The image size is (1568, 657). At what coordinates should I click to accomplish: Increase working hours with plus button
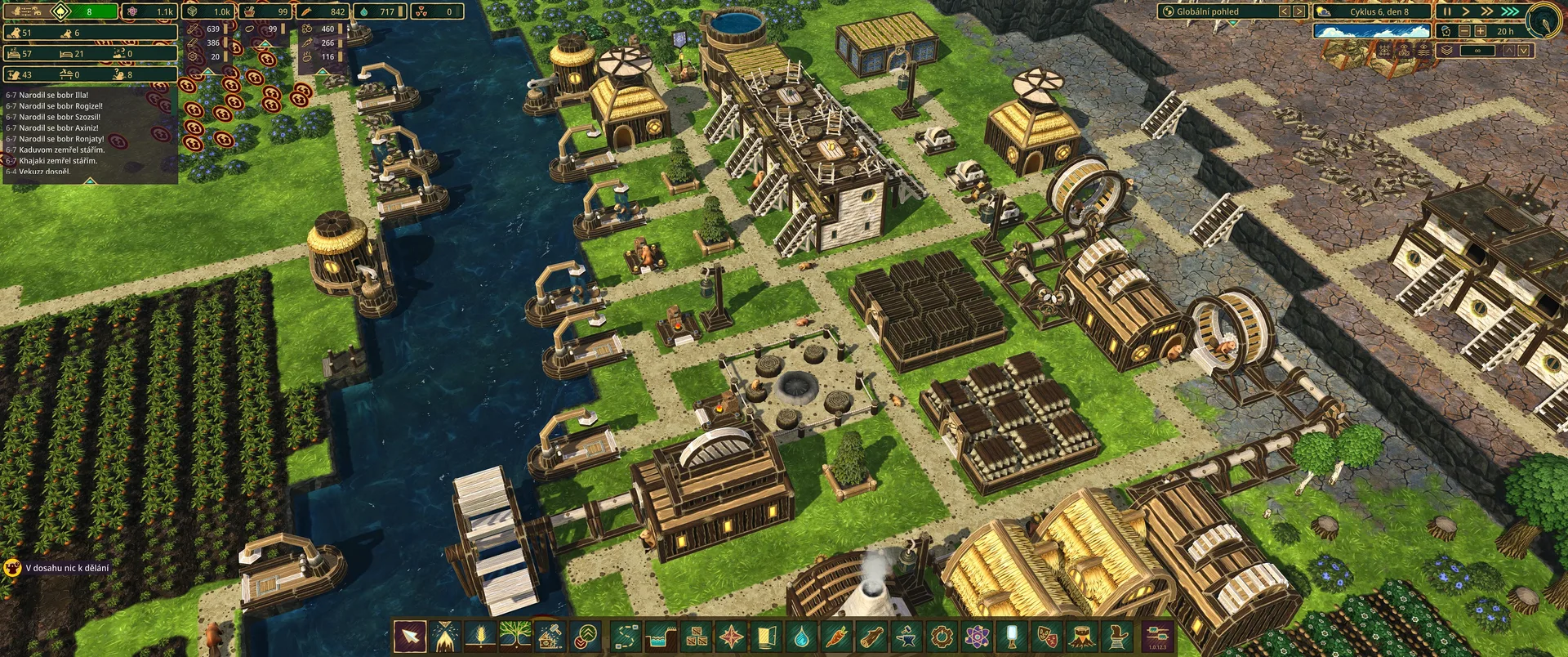tap(1480, 31)
